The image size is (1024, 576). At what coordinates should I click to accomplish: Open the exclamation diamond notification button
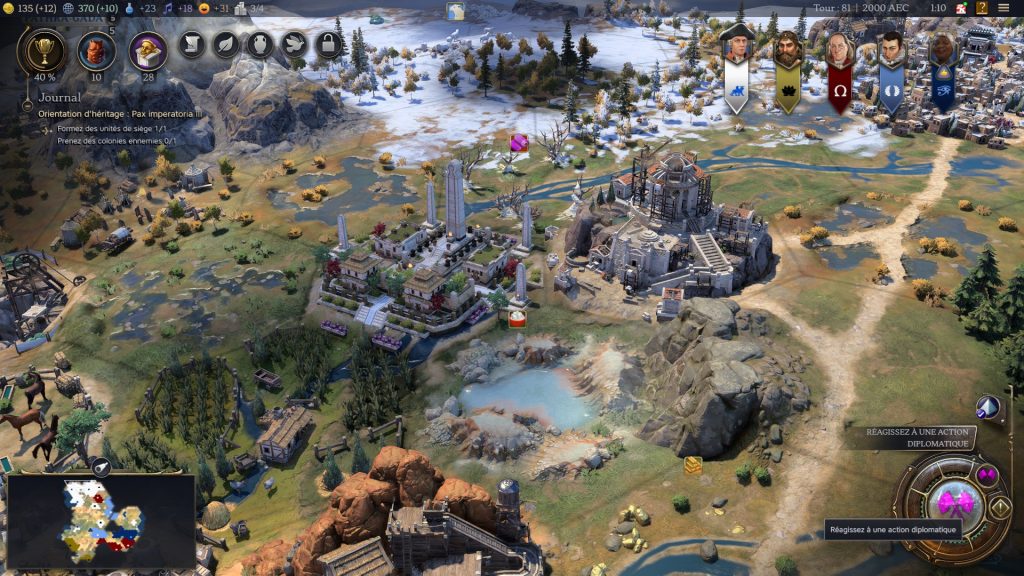(x=999, y=506)
